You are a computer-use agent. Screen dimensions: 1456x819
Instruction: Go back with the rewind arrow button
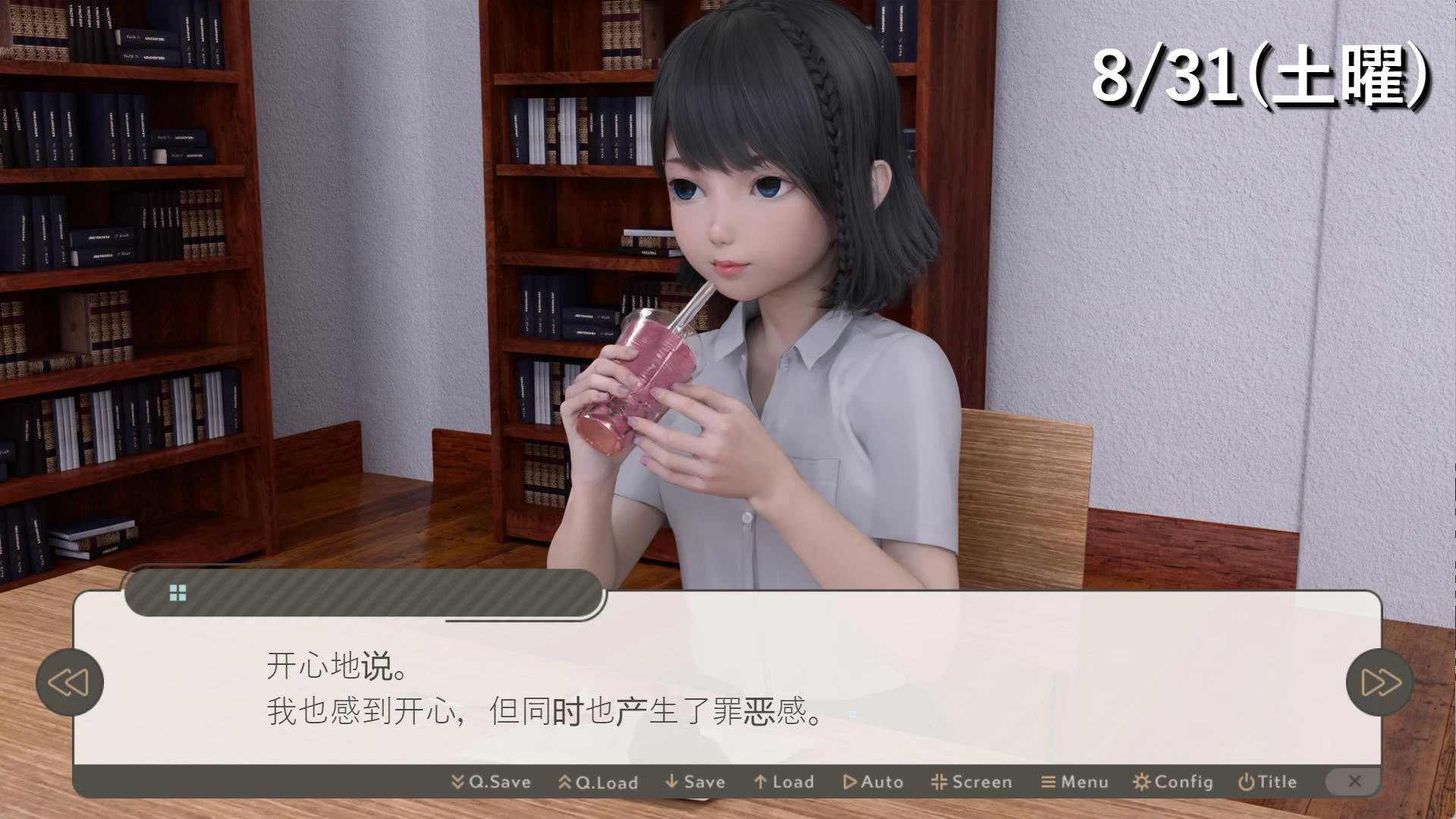click(x=69, y=682)
